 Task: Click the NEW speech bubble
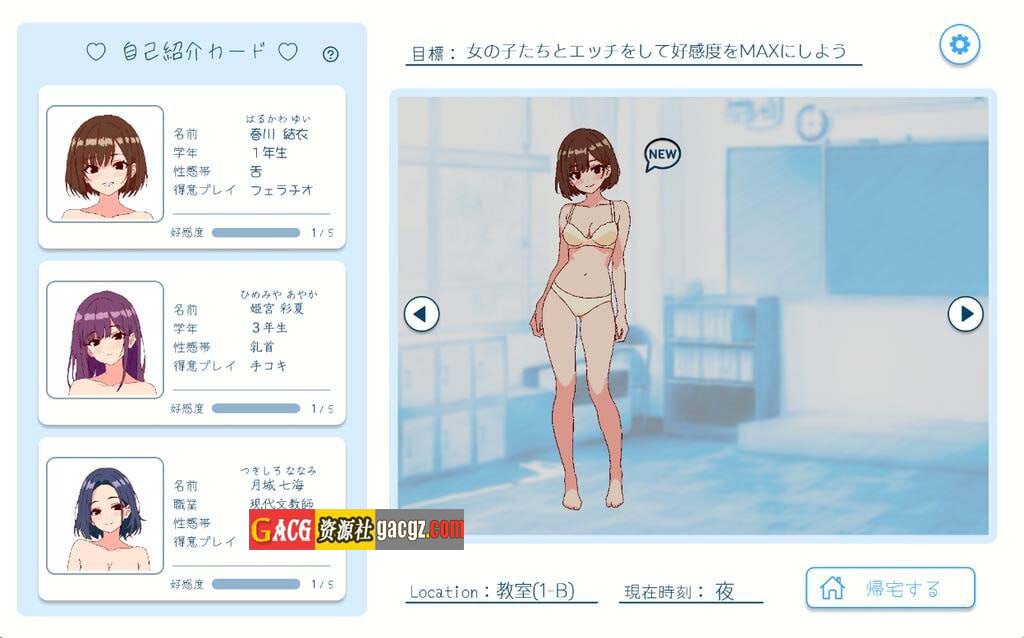[x=662, y=154]
